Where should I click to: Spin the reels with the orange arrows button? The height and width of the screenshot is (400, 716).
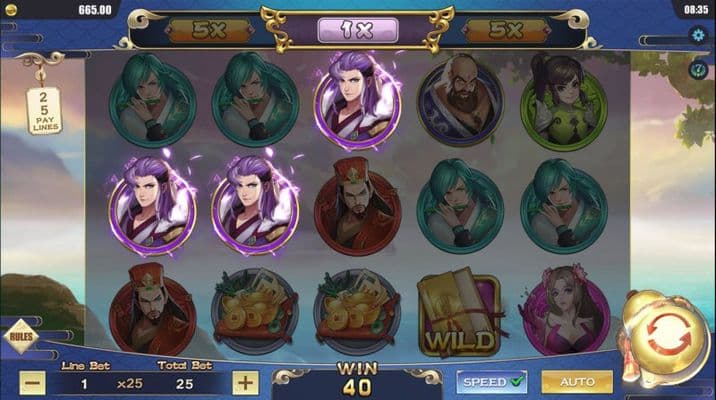pyautogui.click(x=668, y=335)
